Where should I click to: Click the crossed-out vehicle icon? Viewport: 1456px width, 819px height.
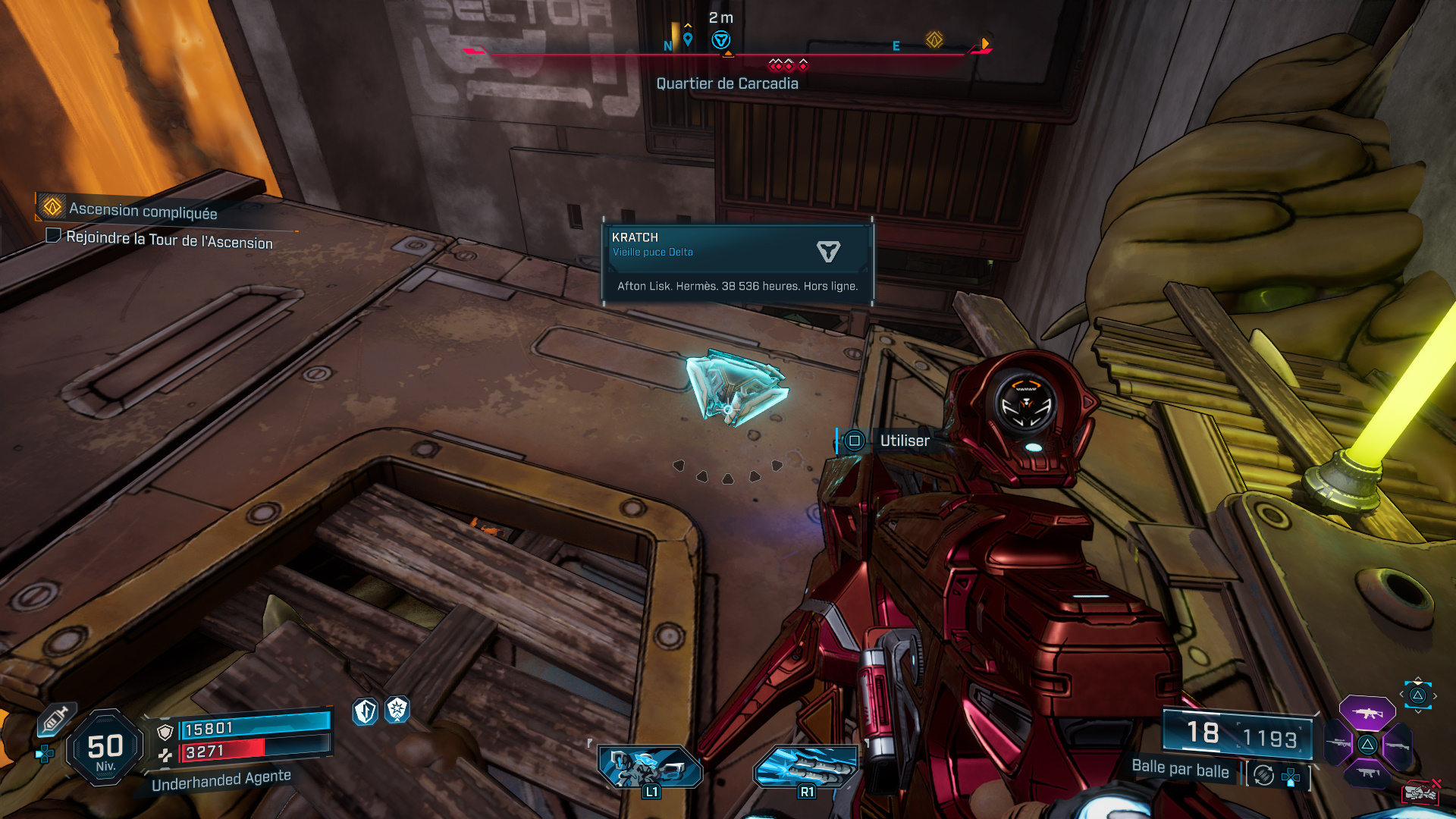coord(1421,792)
